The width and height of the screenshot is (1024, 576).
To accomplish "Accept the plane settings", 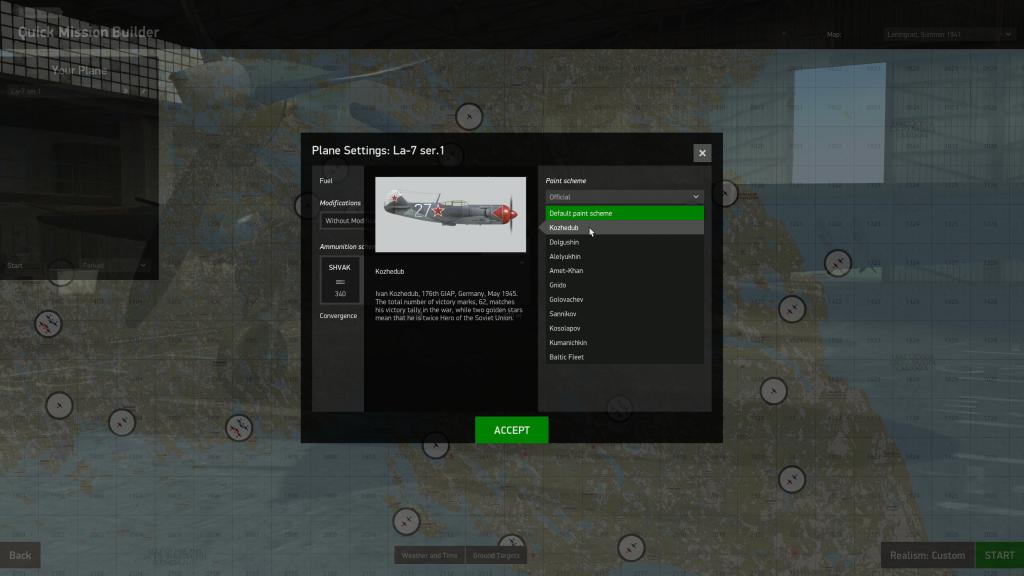I will tap(511, 430).
